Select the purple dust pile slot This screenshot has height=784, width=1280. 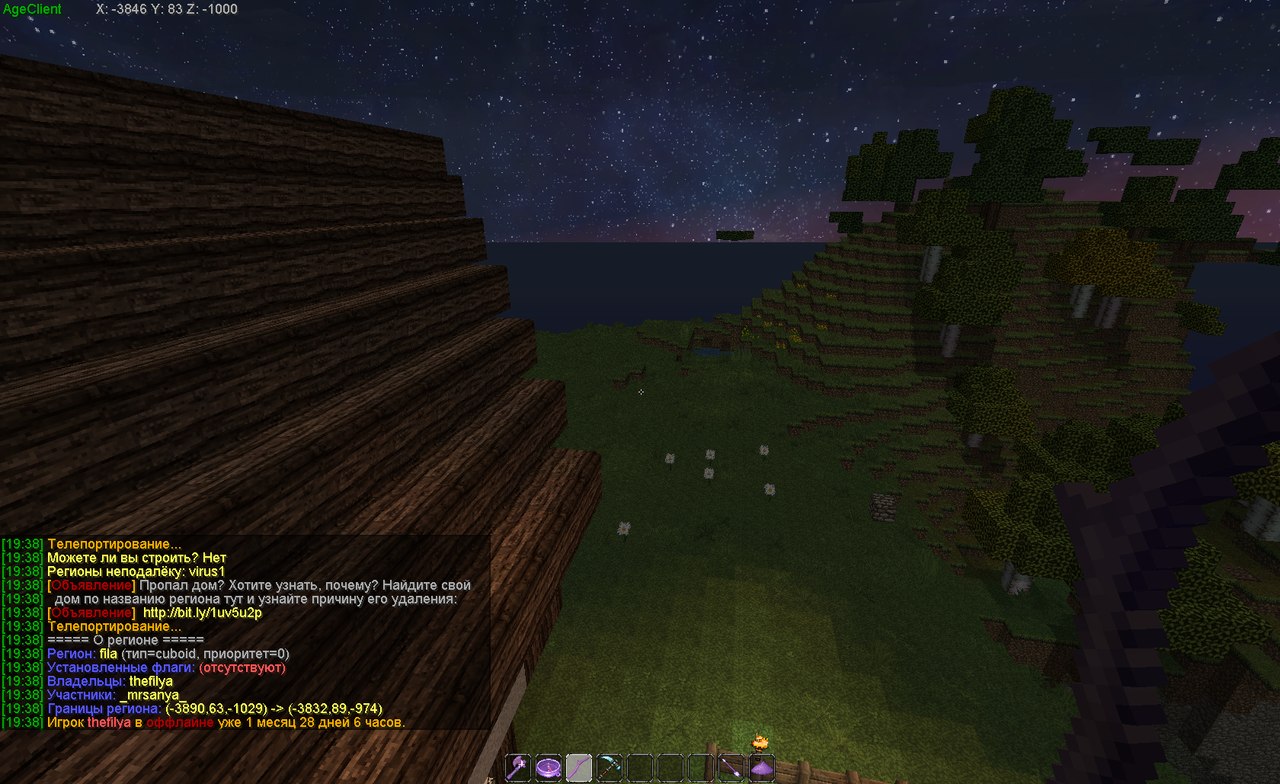click(762, 767)
